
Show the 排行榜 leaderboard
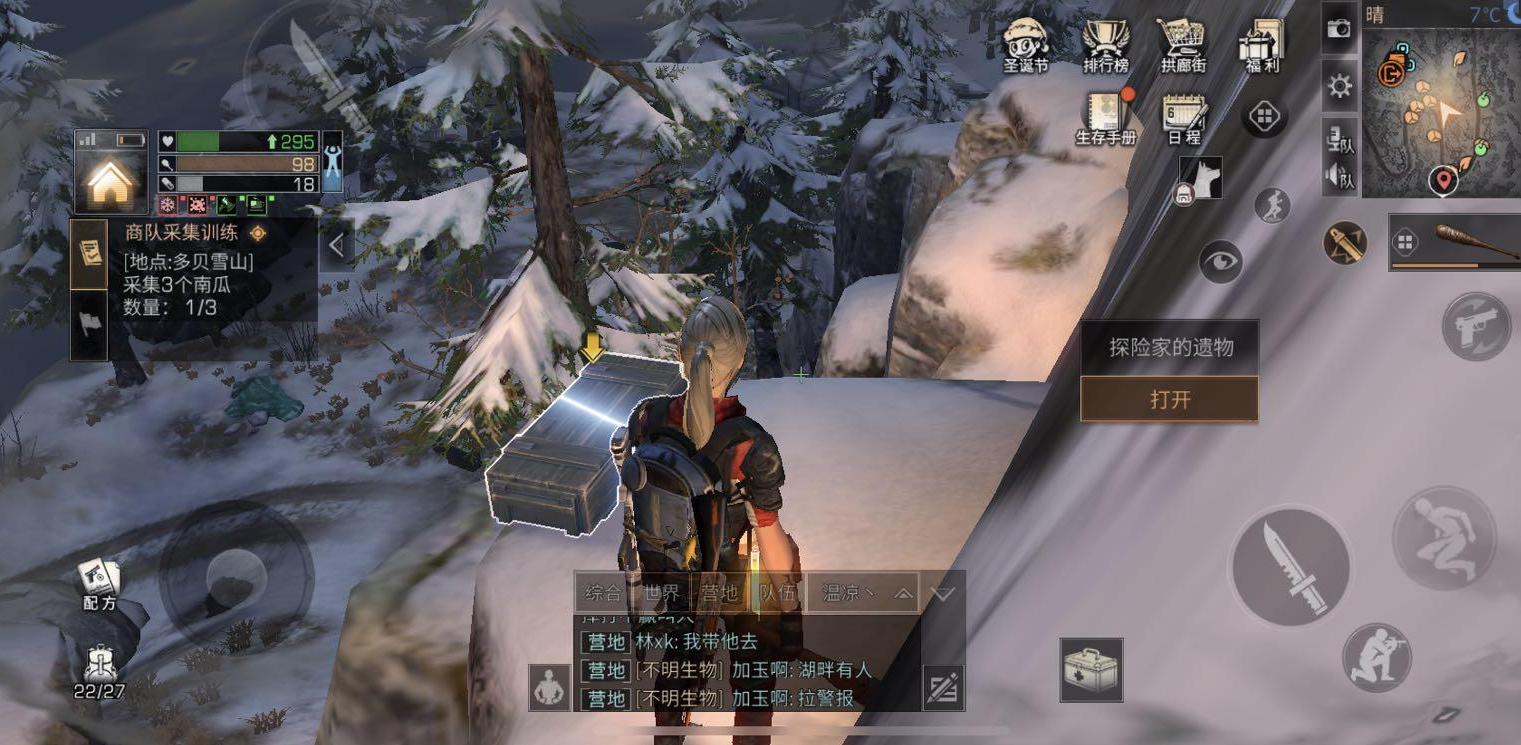pyautogui.click(x=1105, y=44)
